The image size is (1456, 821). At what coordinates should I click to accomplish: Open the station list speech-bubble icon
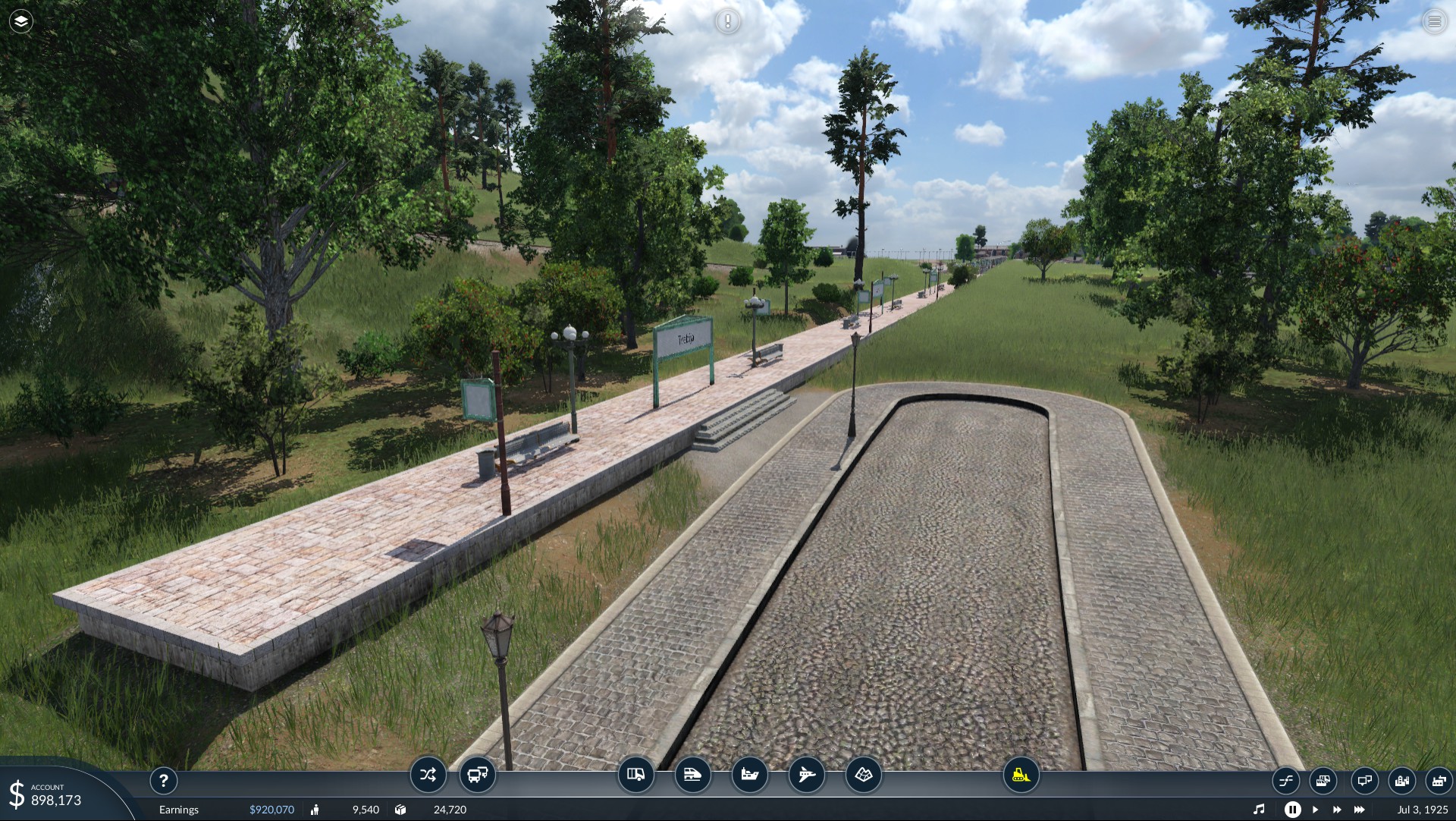(x=1364, y=780)
